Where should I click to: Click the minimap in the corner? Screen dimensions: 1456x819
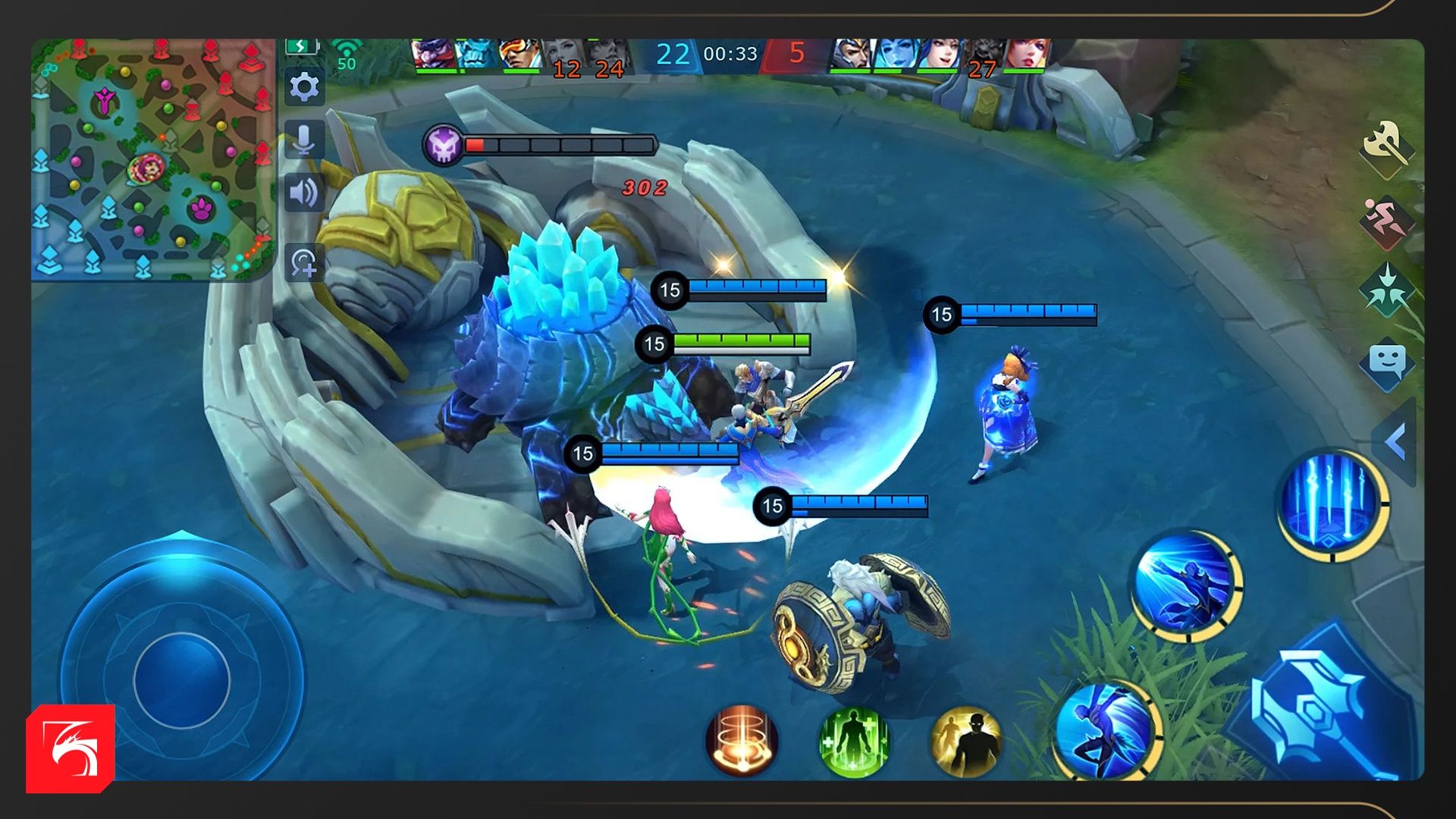tap(152, 159)
